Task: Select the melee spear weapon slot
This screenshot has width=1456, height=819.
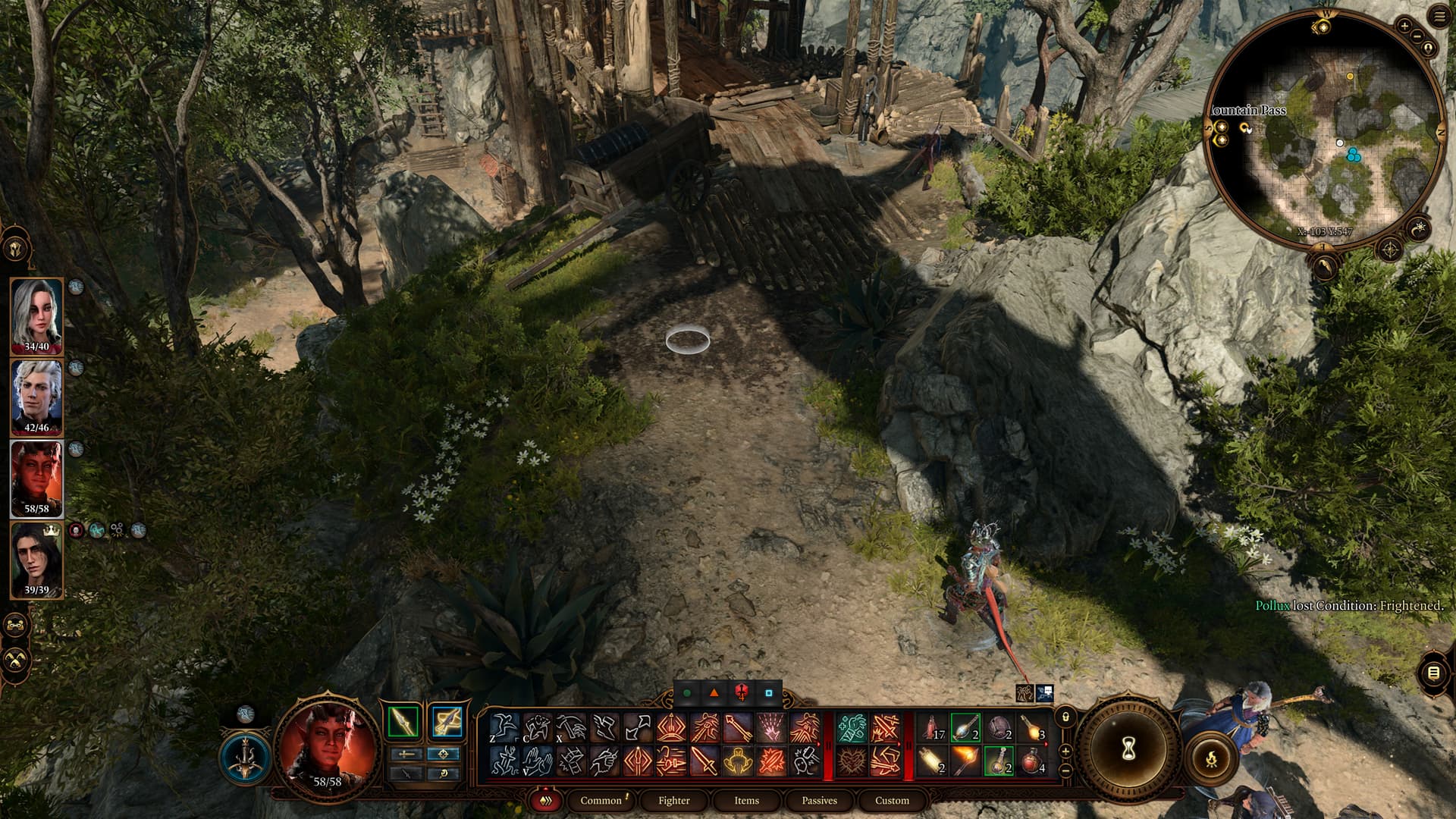Action: click(403, 721)
